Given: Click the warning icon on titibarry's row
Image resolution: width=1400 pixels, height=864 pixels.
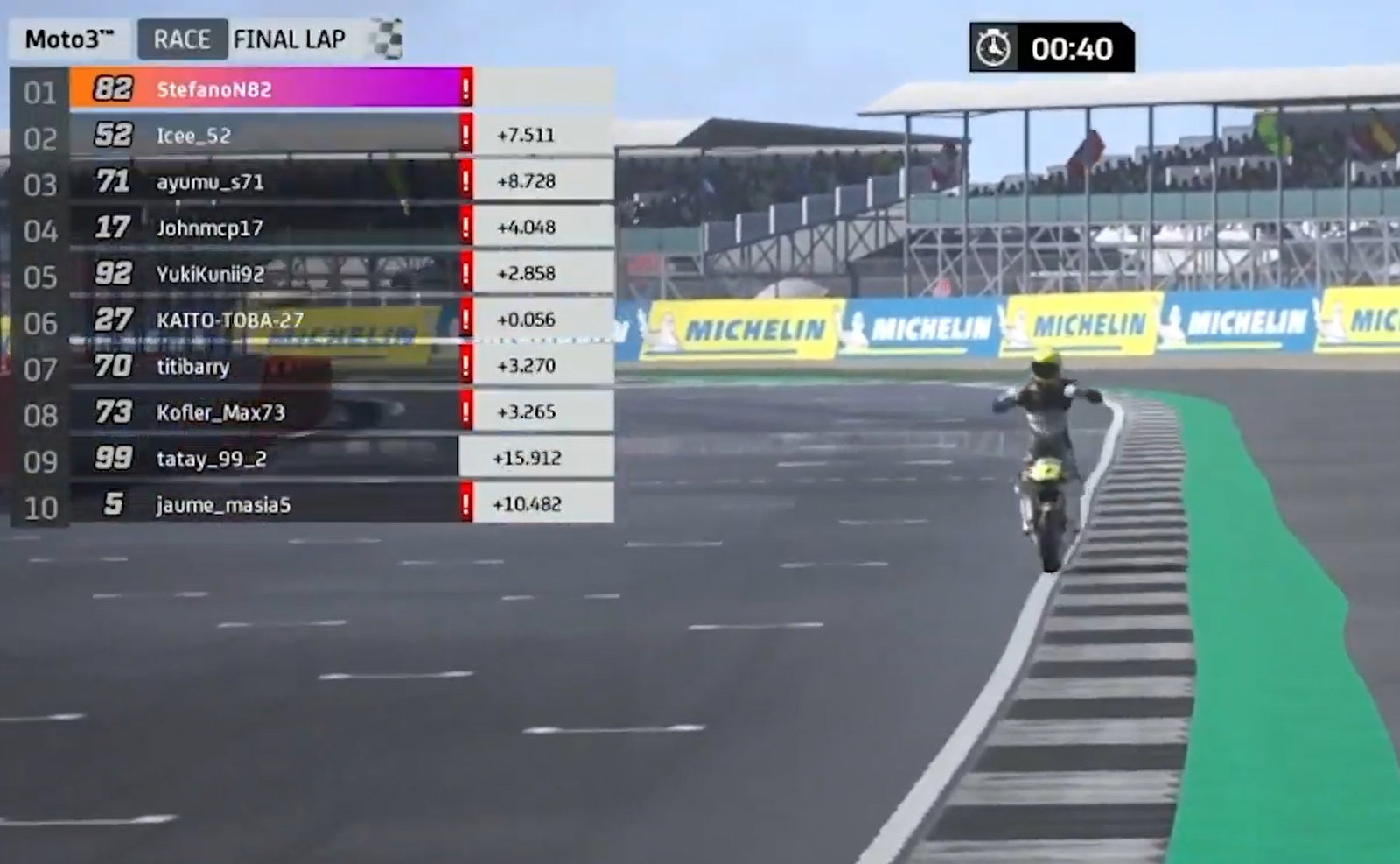Looking at the screenshot, I should click(466, 367).
